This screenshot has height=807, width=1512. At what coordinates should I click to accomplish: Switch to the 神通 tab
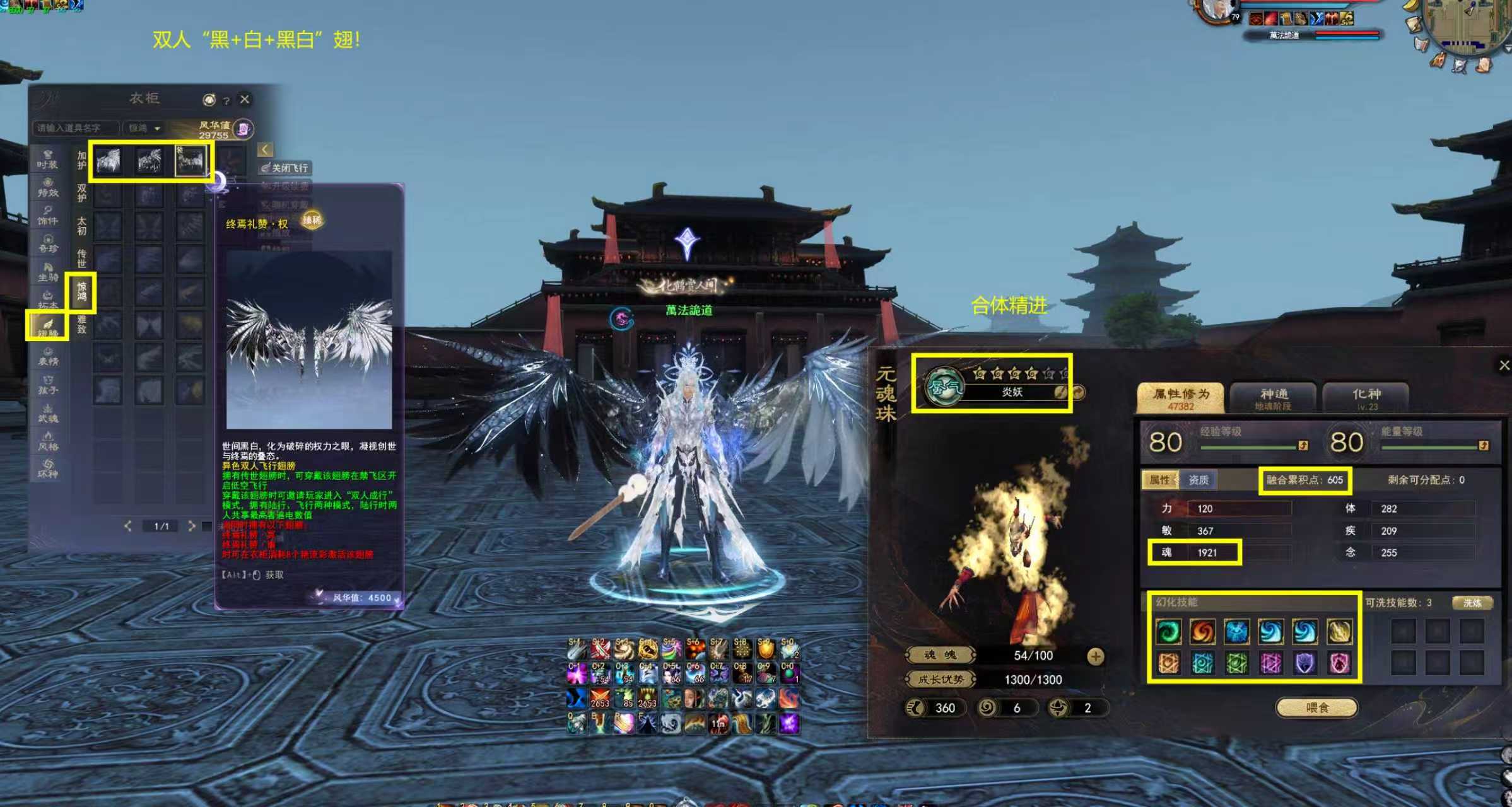point(1273,397)
